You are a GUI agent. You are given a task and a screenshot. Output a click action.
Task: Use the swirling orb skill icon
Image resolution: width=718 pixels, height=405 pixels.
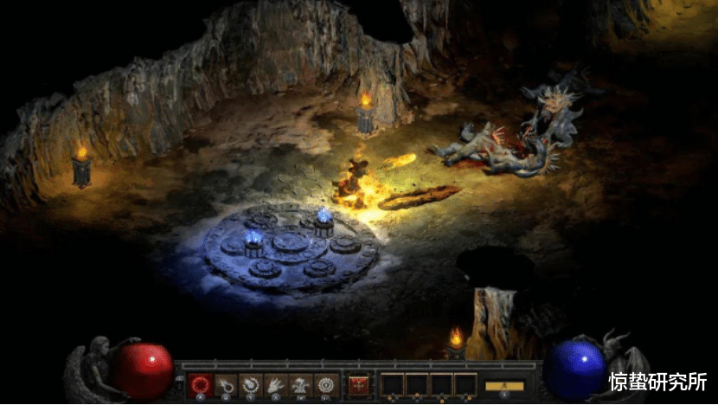(250, 383)
